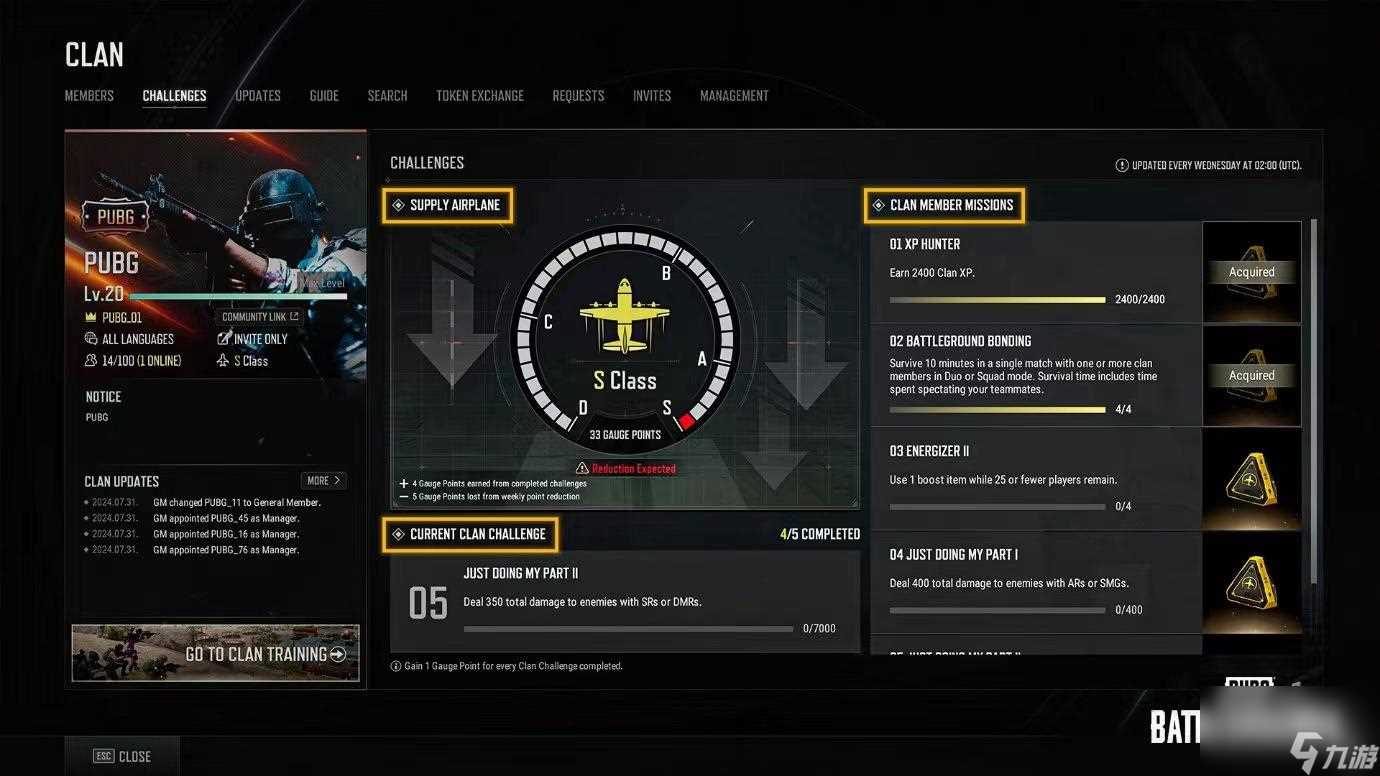Click the golden token icon for Energizer II
This screenshot has width=1380, height=776.
1251,478
